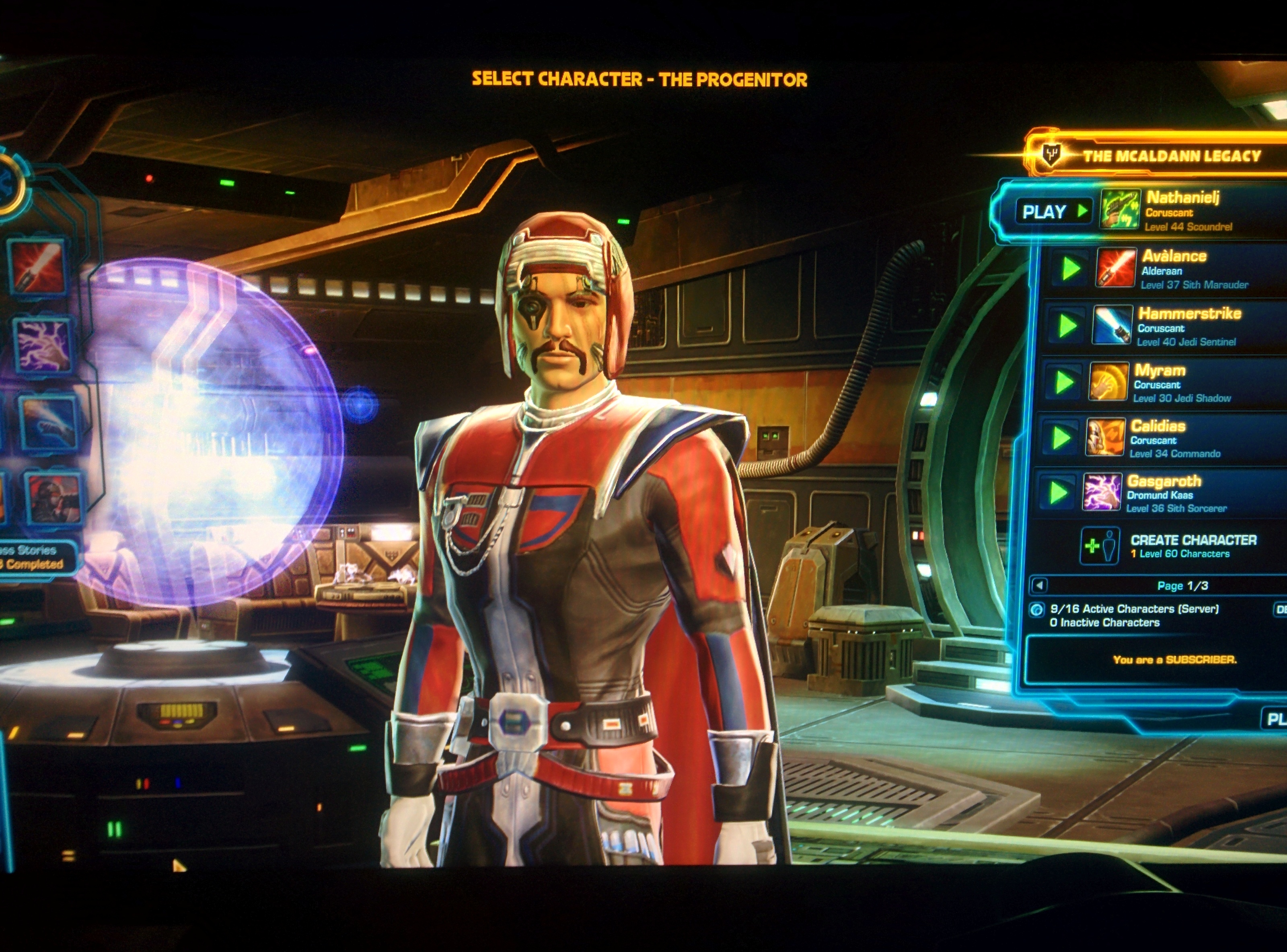Pick Myram the Jedi Shadow
This screenshot has height=952, width=1287.
(x=1182, y=383)
